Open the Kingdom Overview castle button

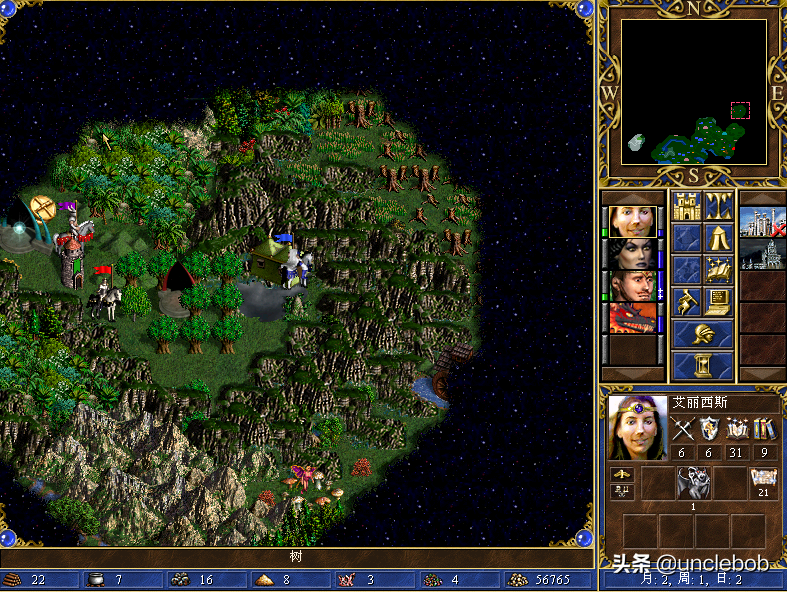click(x=686, y=207)
